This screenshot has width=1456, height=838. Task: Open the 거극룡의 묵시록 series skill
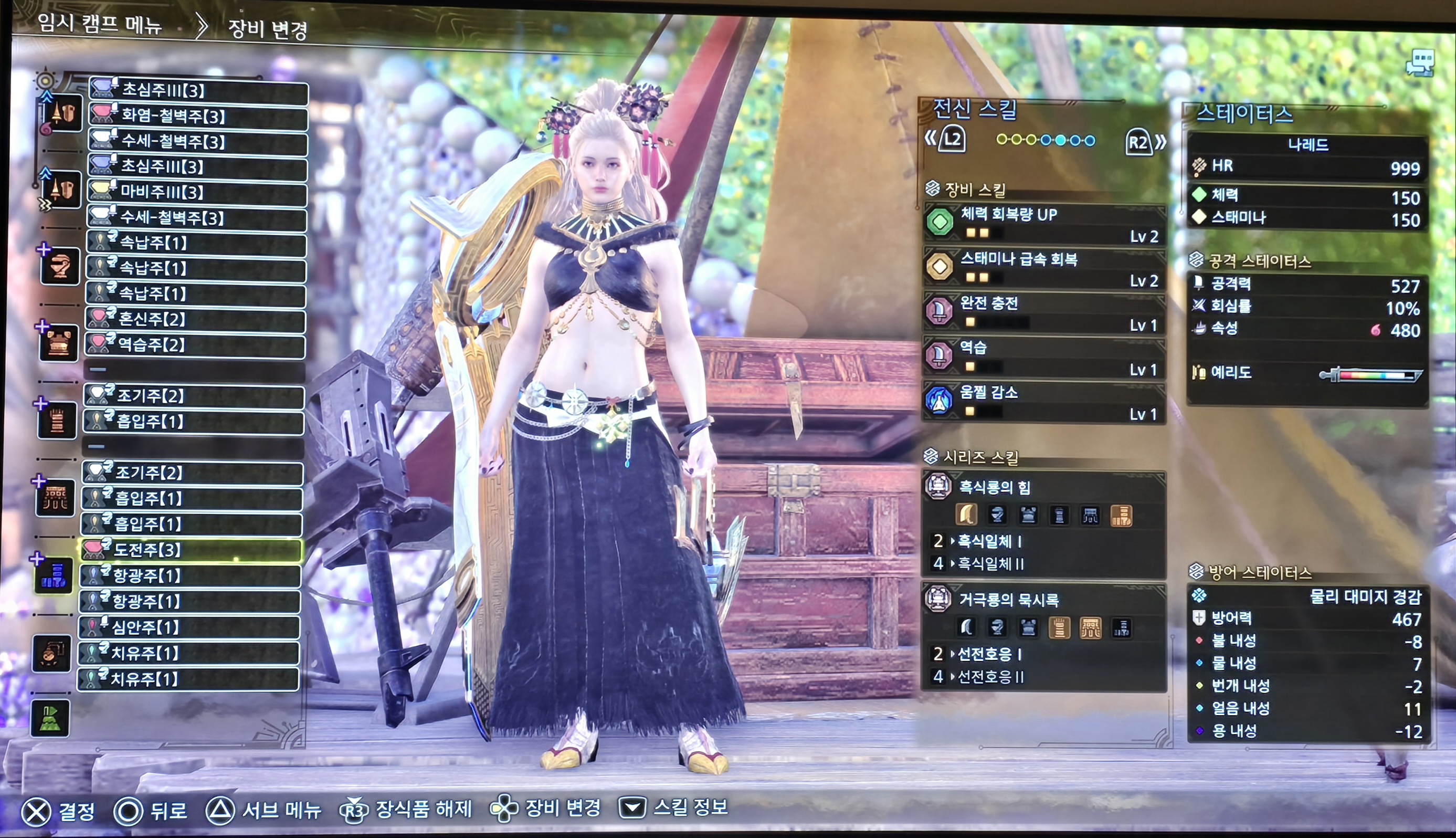pyautogui.click(x=1044, y=600)
